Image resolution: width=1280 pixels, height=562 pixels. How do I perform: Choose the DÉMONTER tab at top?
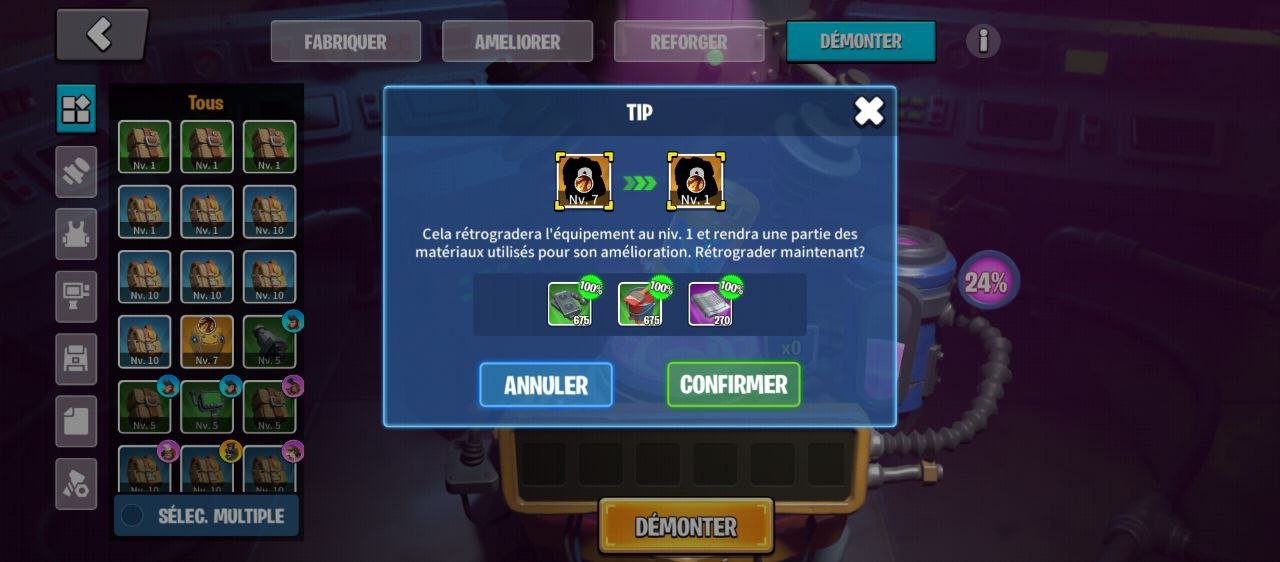[861, 42]
